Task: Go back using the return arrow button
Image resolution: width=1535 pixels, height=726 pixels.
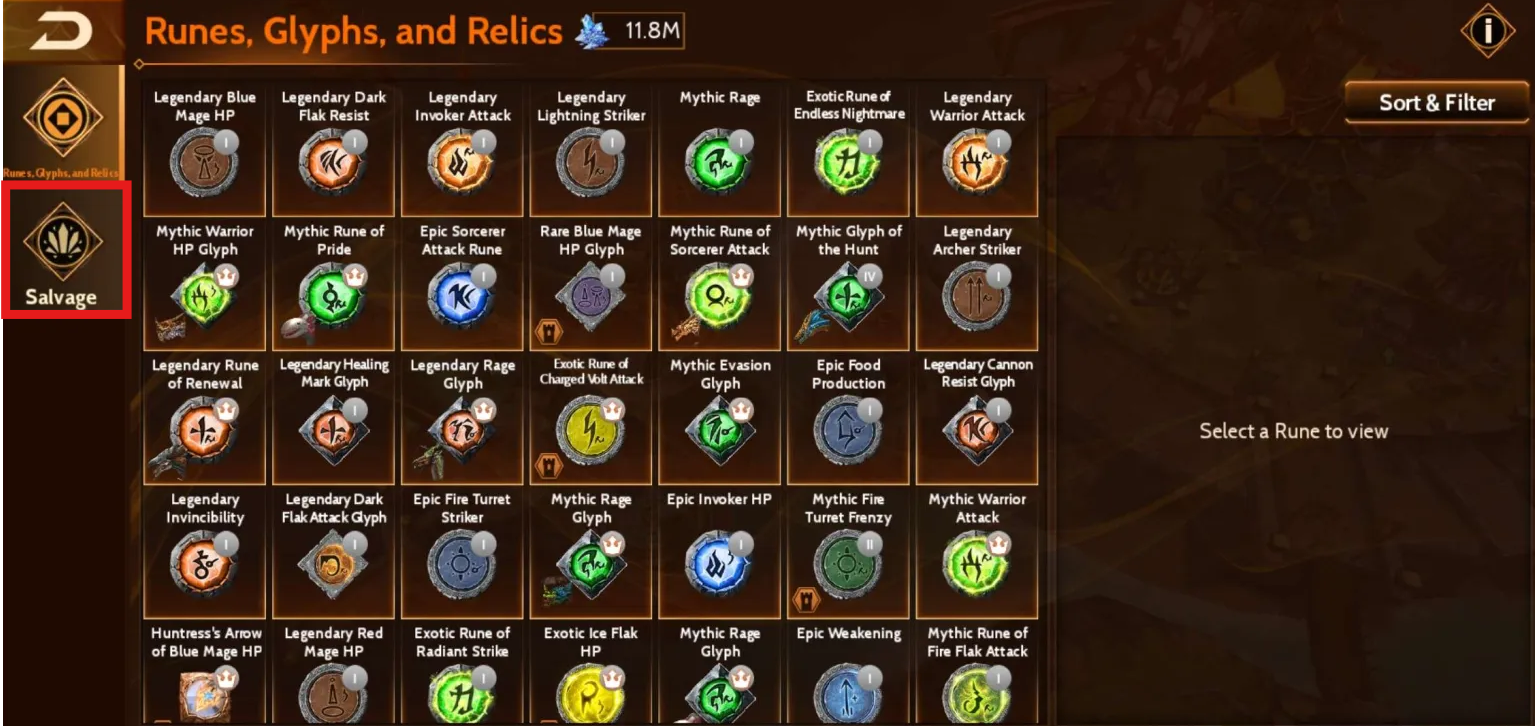Action: tap(60, 32)
